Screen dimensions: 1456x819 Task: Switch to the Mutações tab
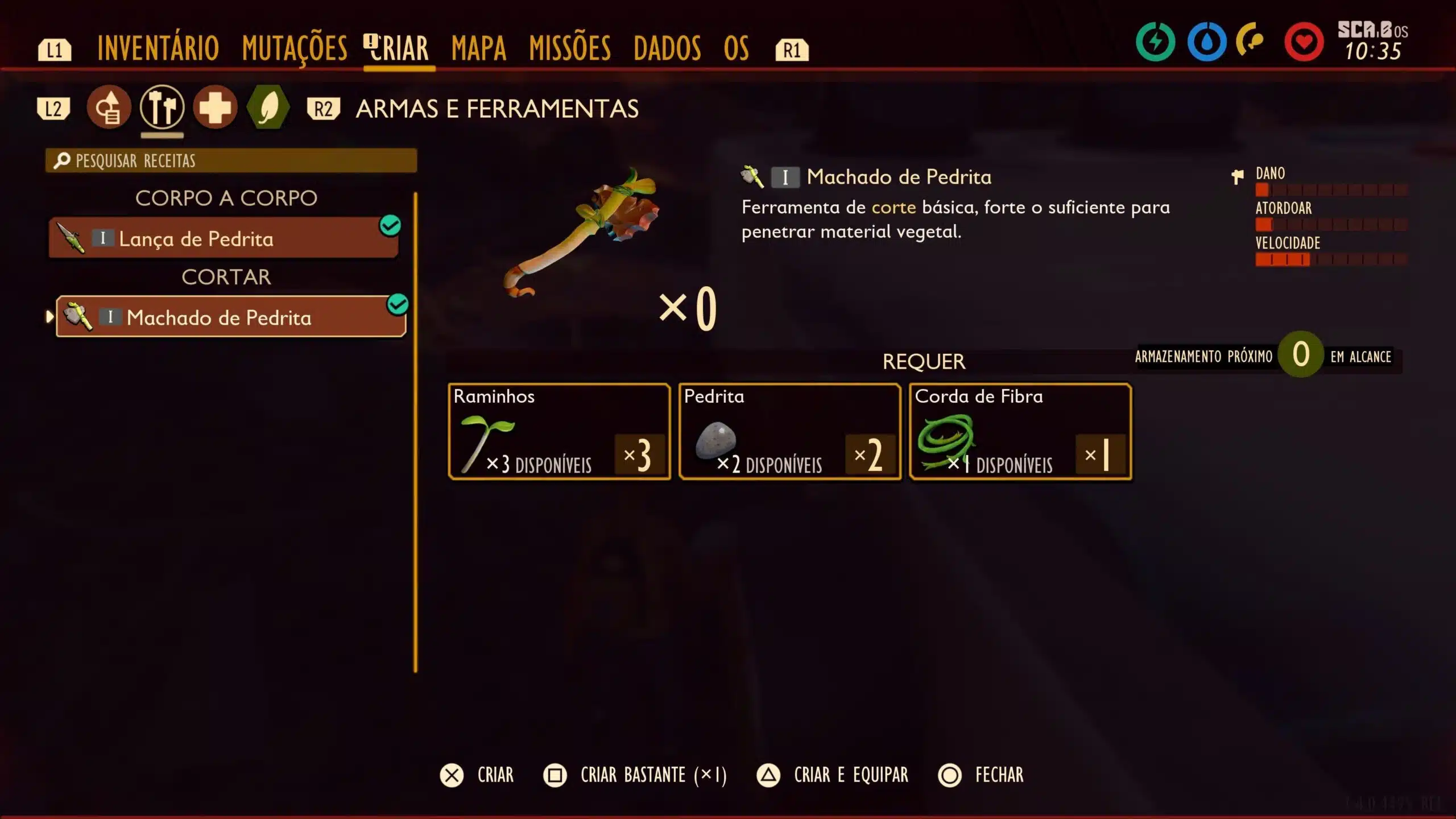295,48
